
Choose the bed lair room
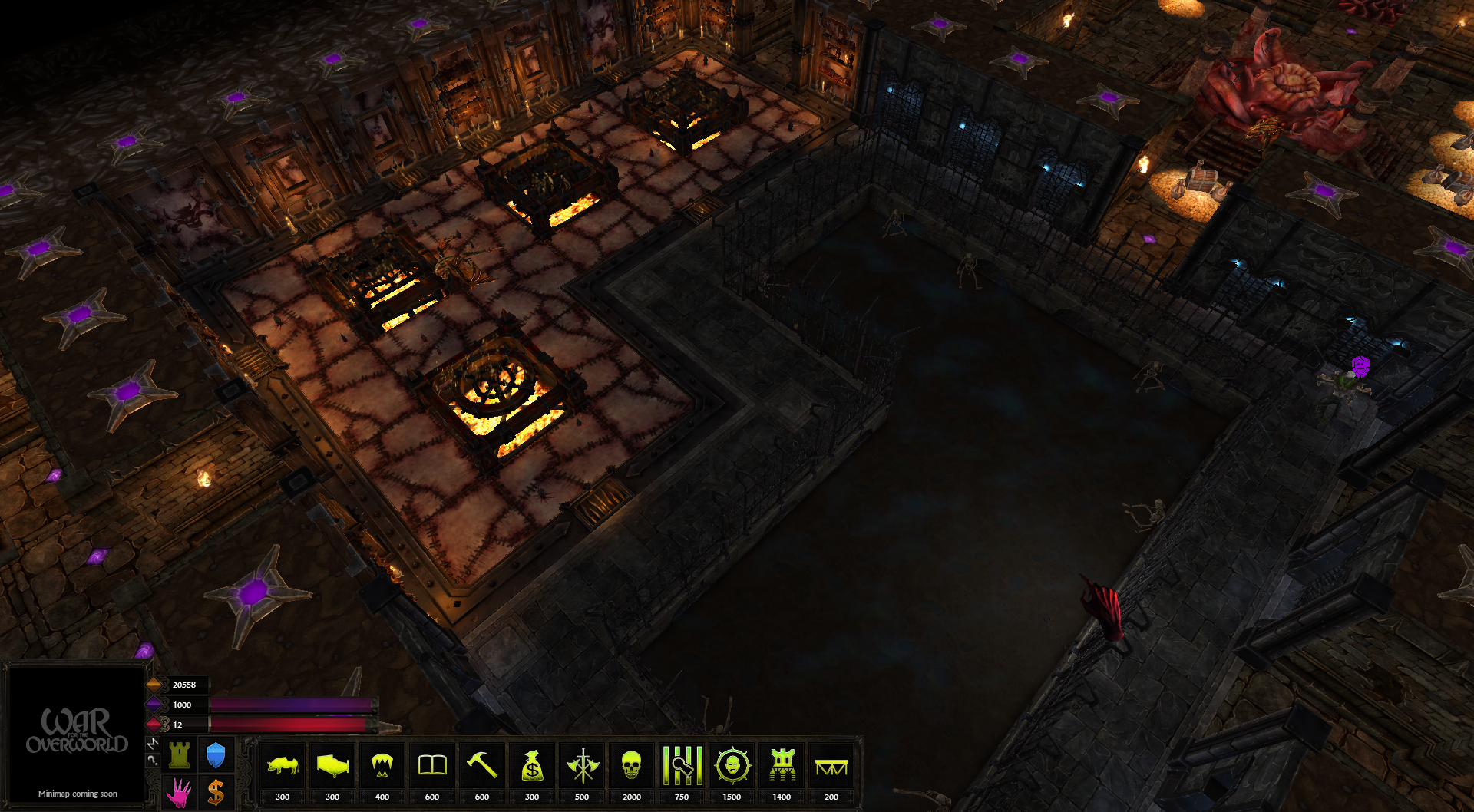[332, 765]
